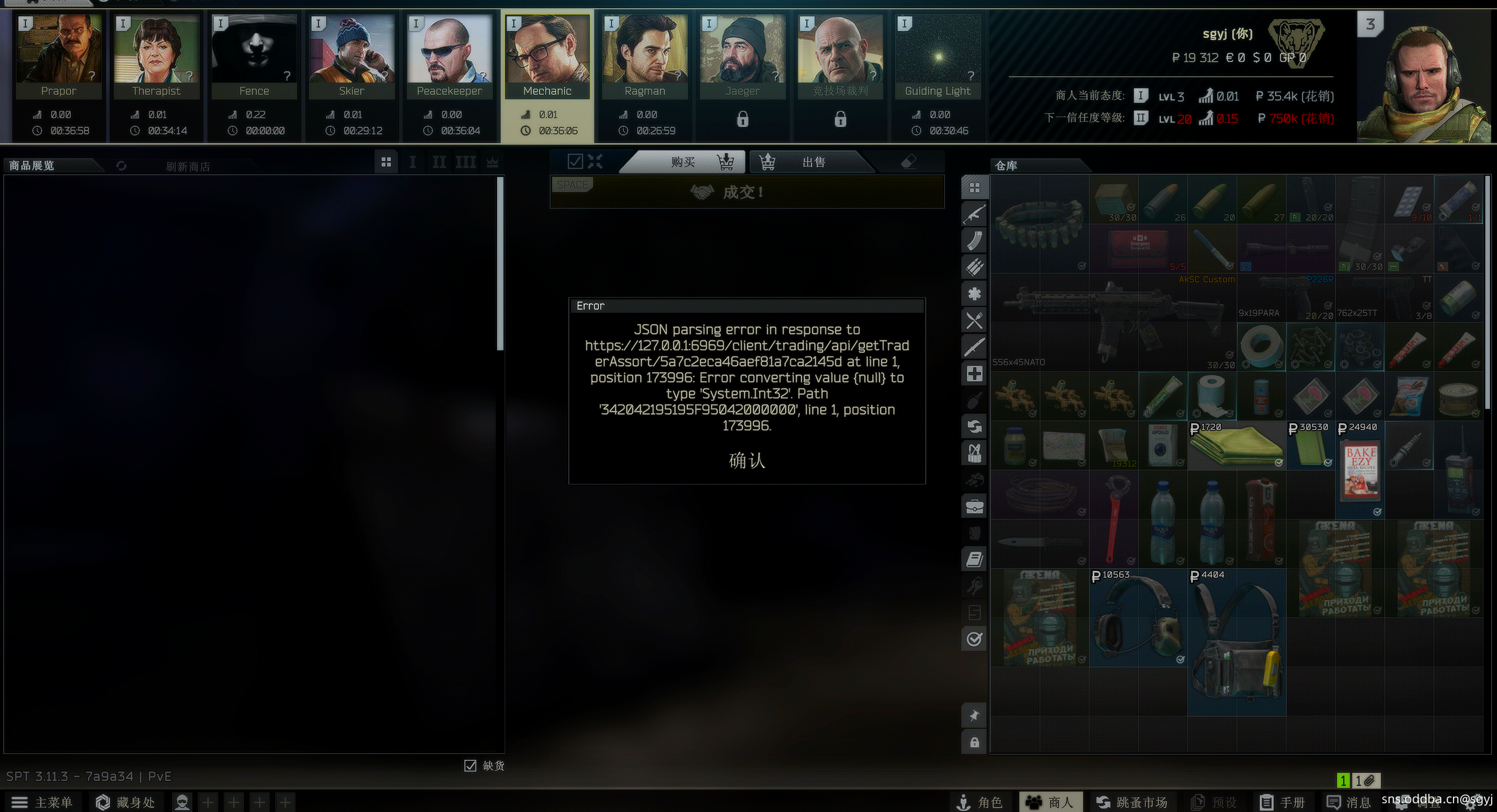Screen dimensions: 1497x812
Task: Open Ragman's shop
Action: point(645,56)
